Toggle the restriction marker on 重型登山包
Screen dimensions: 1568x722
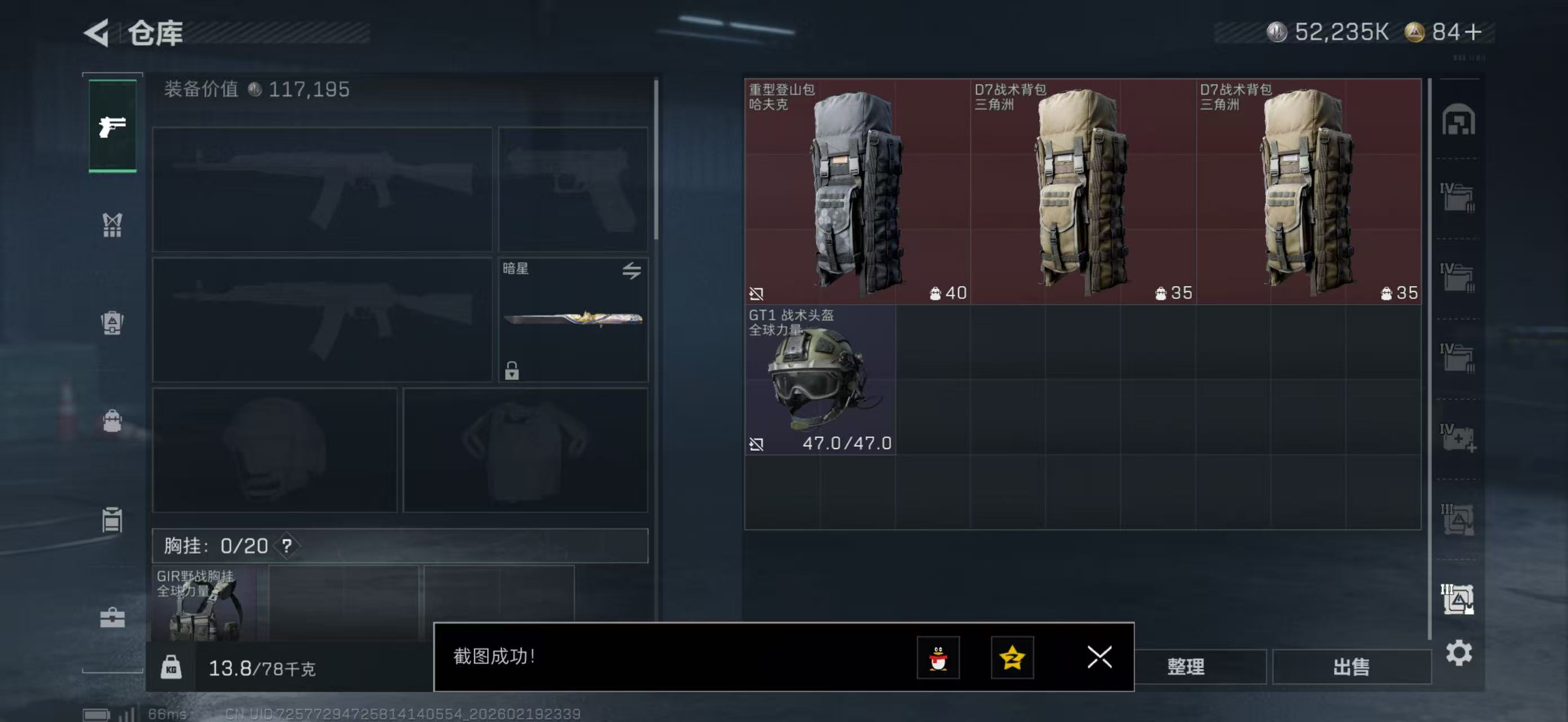point(757,293)
